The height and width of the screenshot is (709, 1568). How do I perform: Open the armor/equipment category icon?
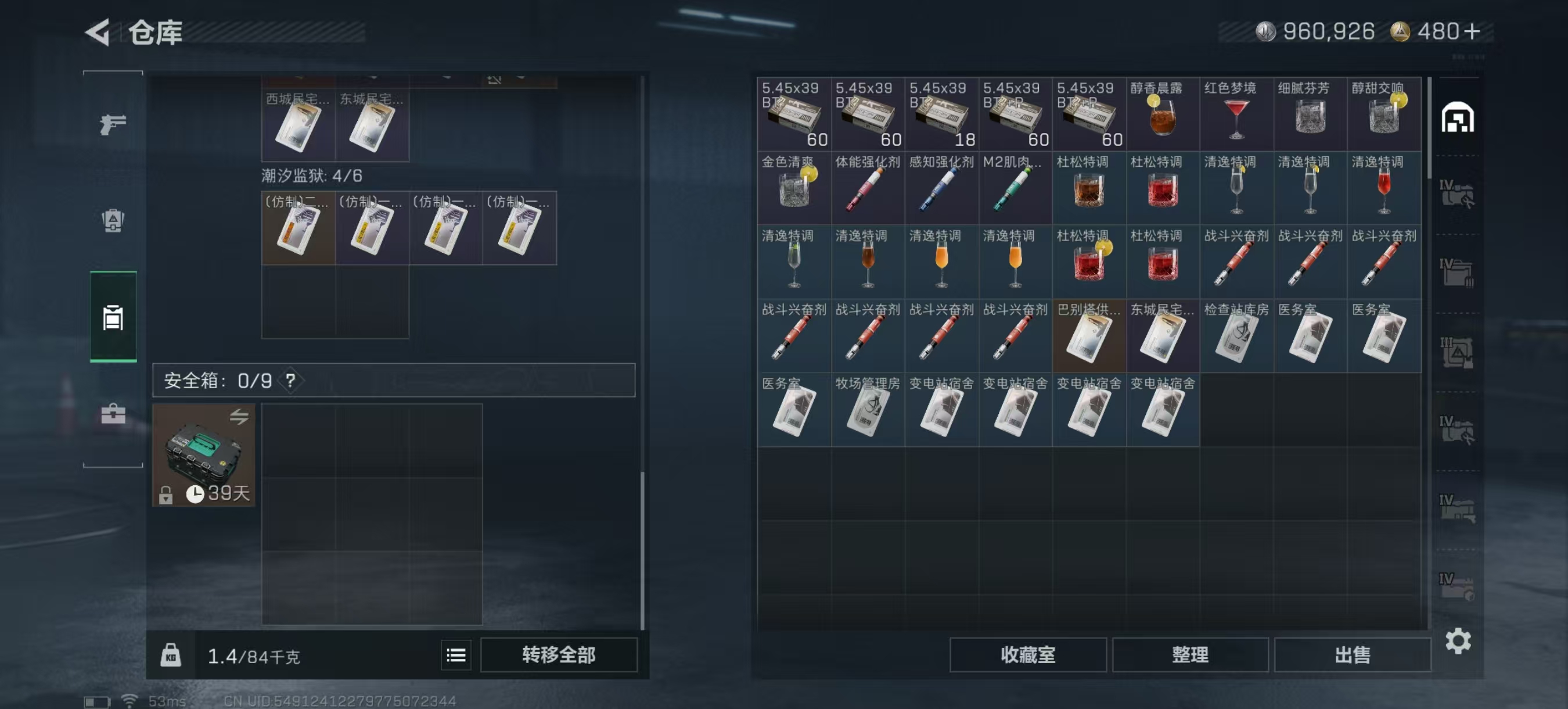point(113,222)
